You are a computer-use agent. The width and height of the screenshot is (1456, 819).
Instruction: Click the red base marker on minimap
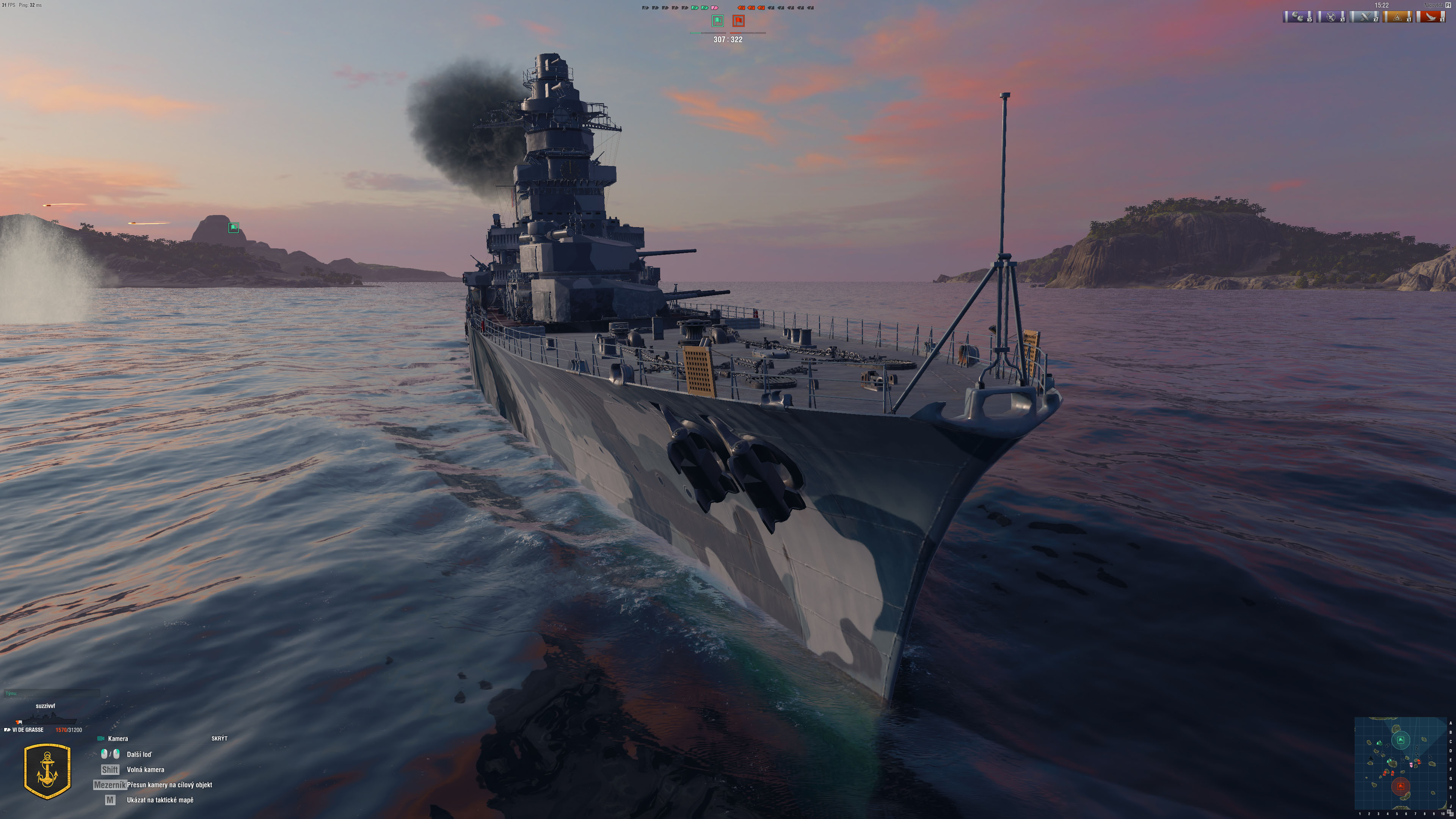1400,786
